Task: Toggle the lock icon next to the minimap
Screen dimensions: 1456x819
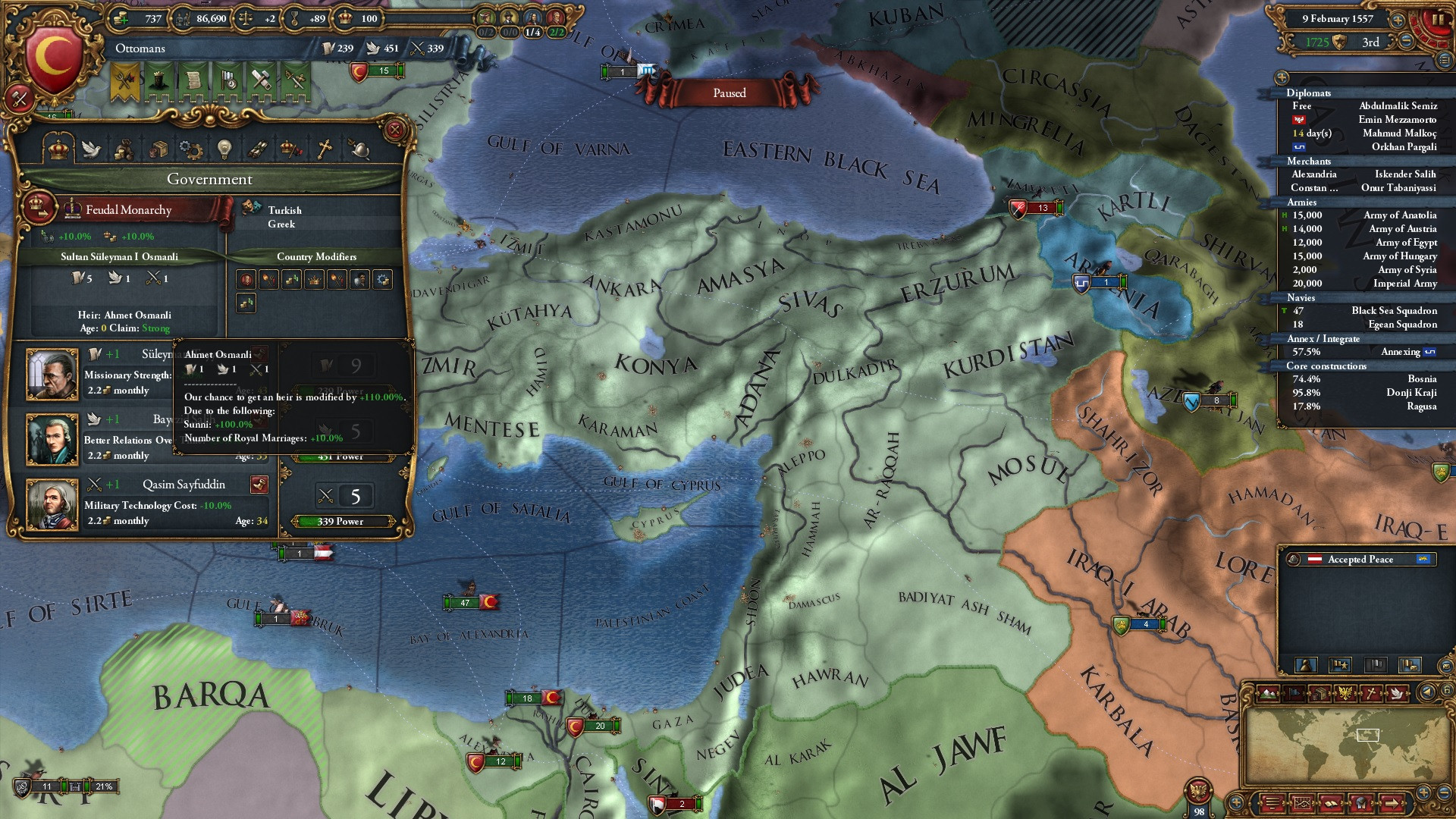Action: coord(1447,689)
